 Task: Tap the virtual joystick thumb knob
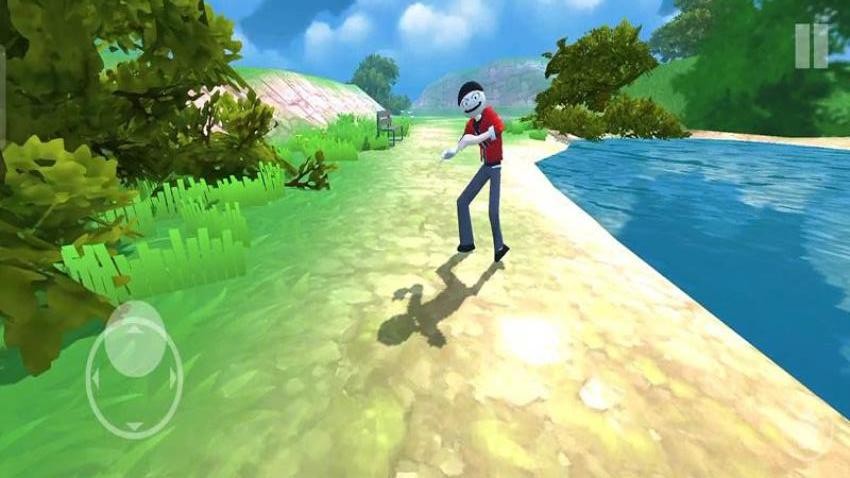135,340
